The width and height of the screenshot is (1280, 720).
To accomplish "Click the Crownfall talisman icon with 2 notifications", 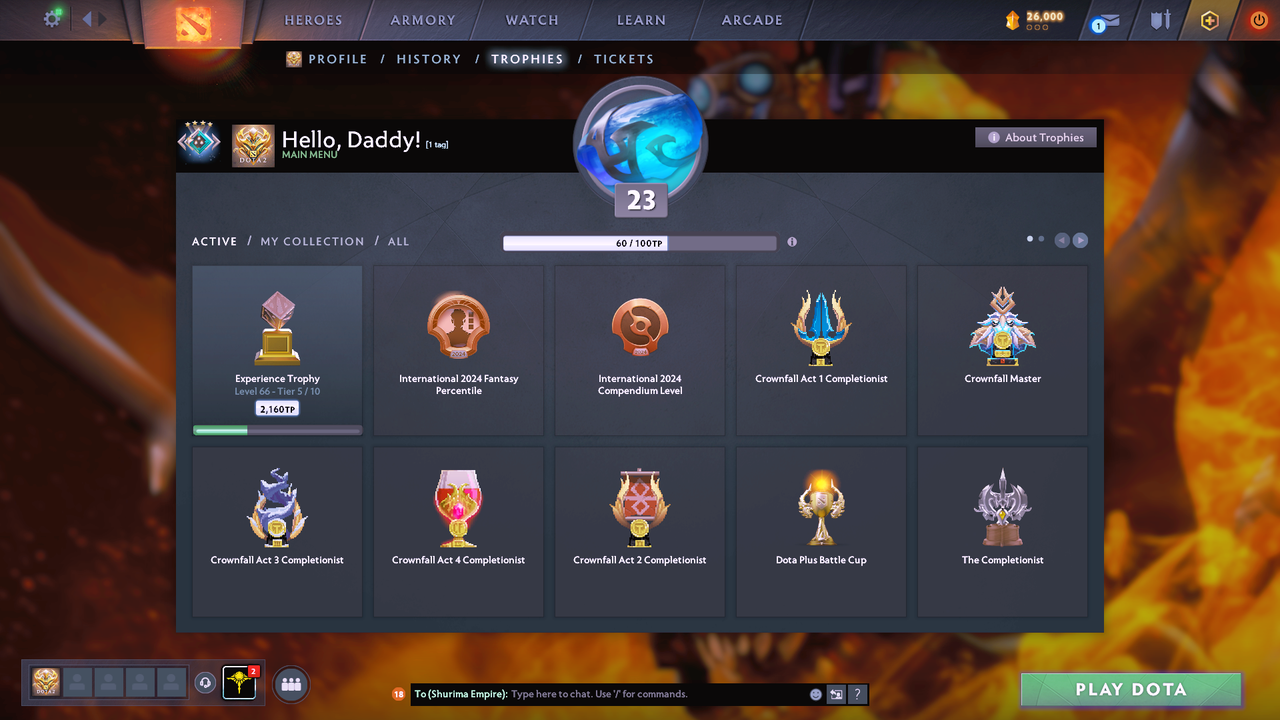I will coord(240,683).
